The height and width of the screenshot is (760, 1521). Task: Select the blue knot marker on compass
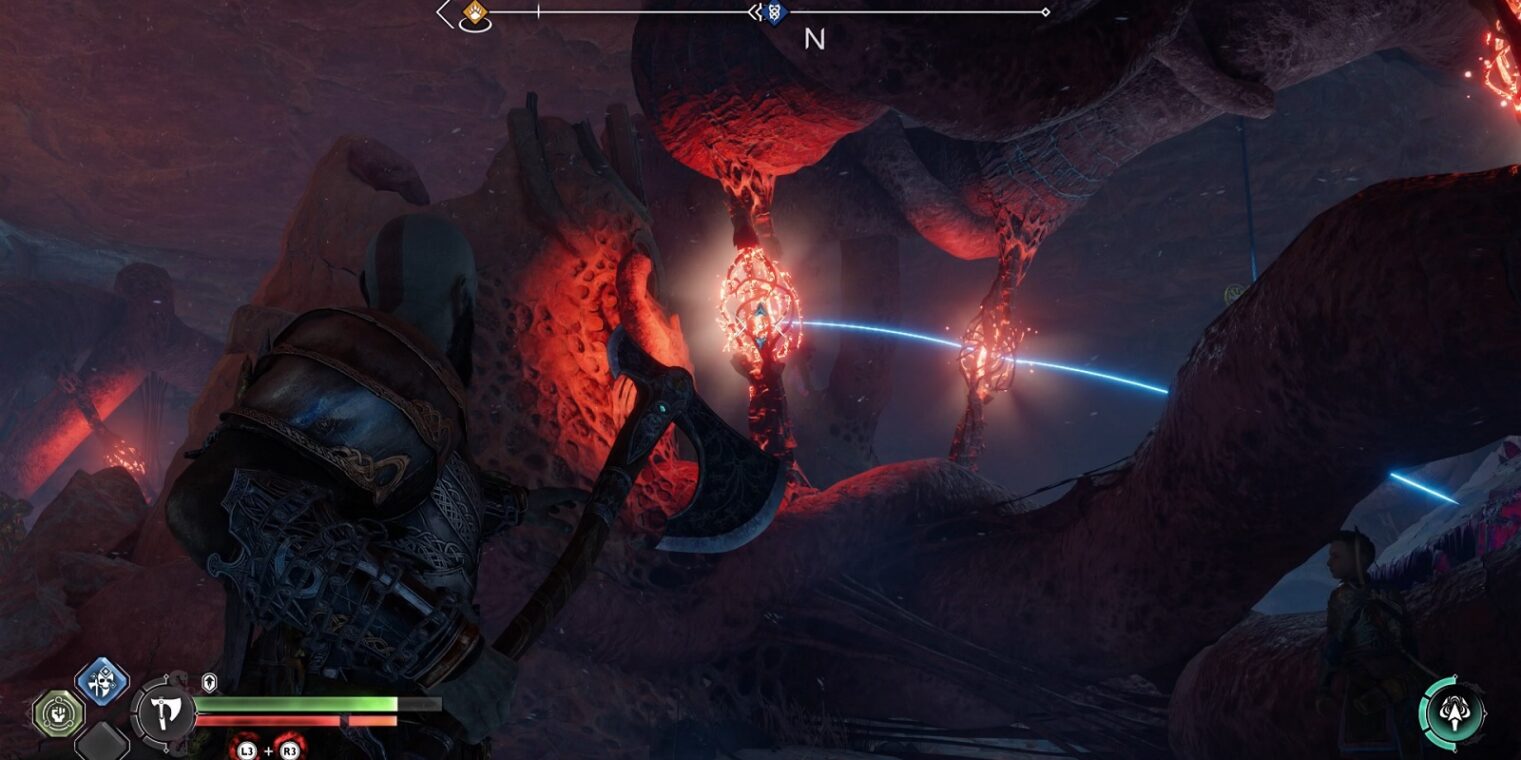point(773,13)
